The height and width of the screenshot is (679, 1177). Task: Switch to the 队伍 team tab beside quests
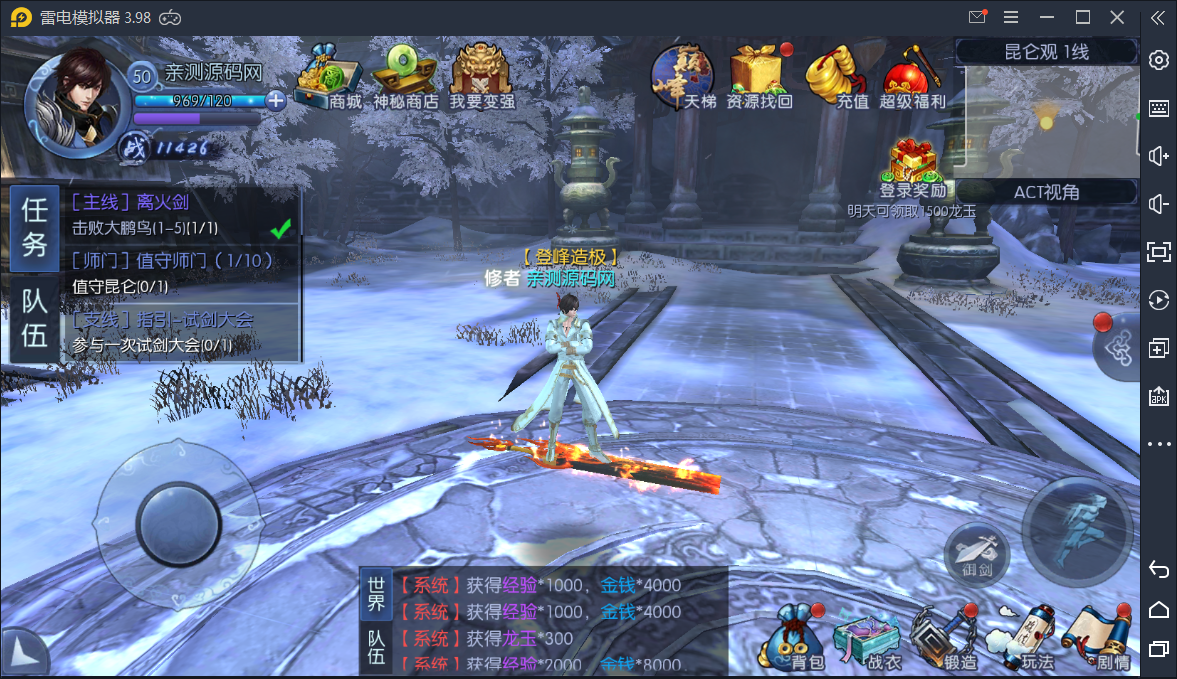[35, 319]
